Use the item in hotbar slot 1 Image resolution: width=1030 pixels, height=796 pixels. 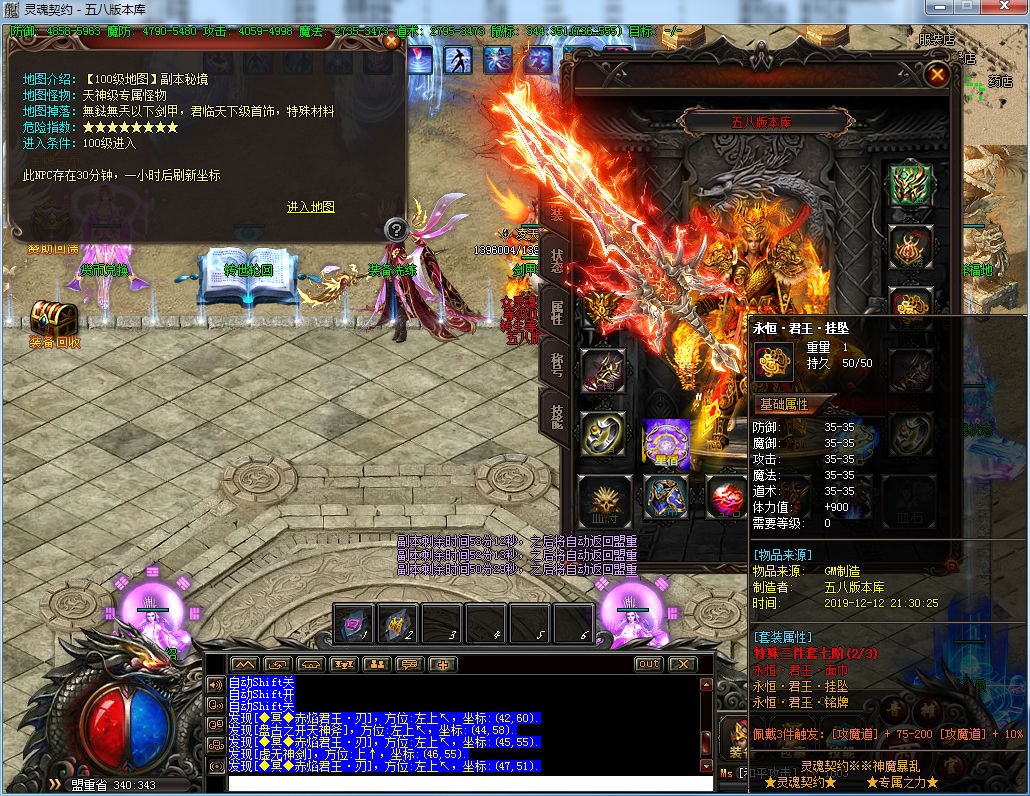point(353,623)
